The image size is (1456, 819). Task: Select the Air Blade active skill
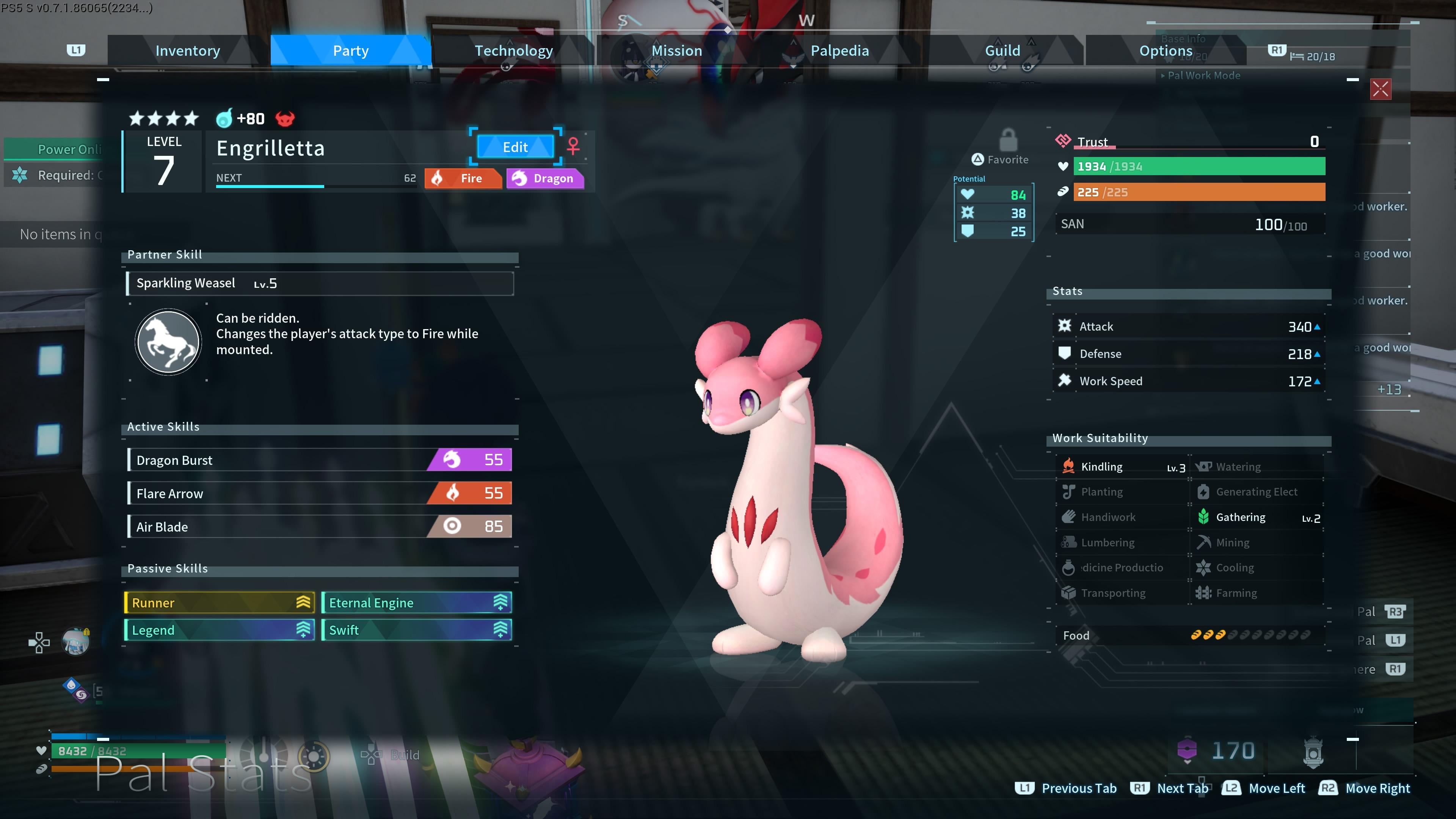320,527
